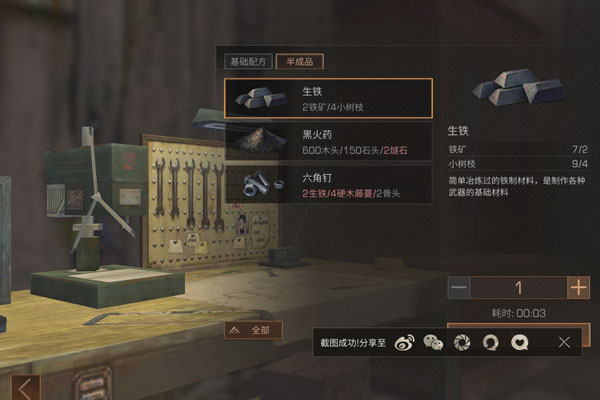Share via the camera shutter icon

point(461,342)
